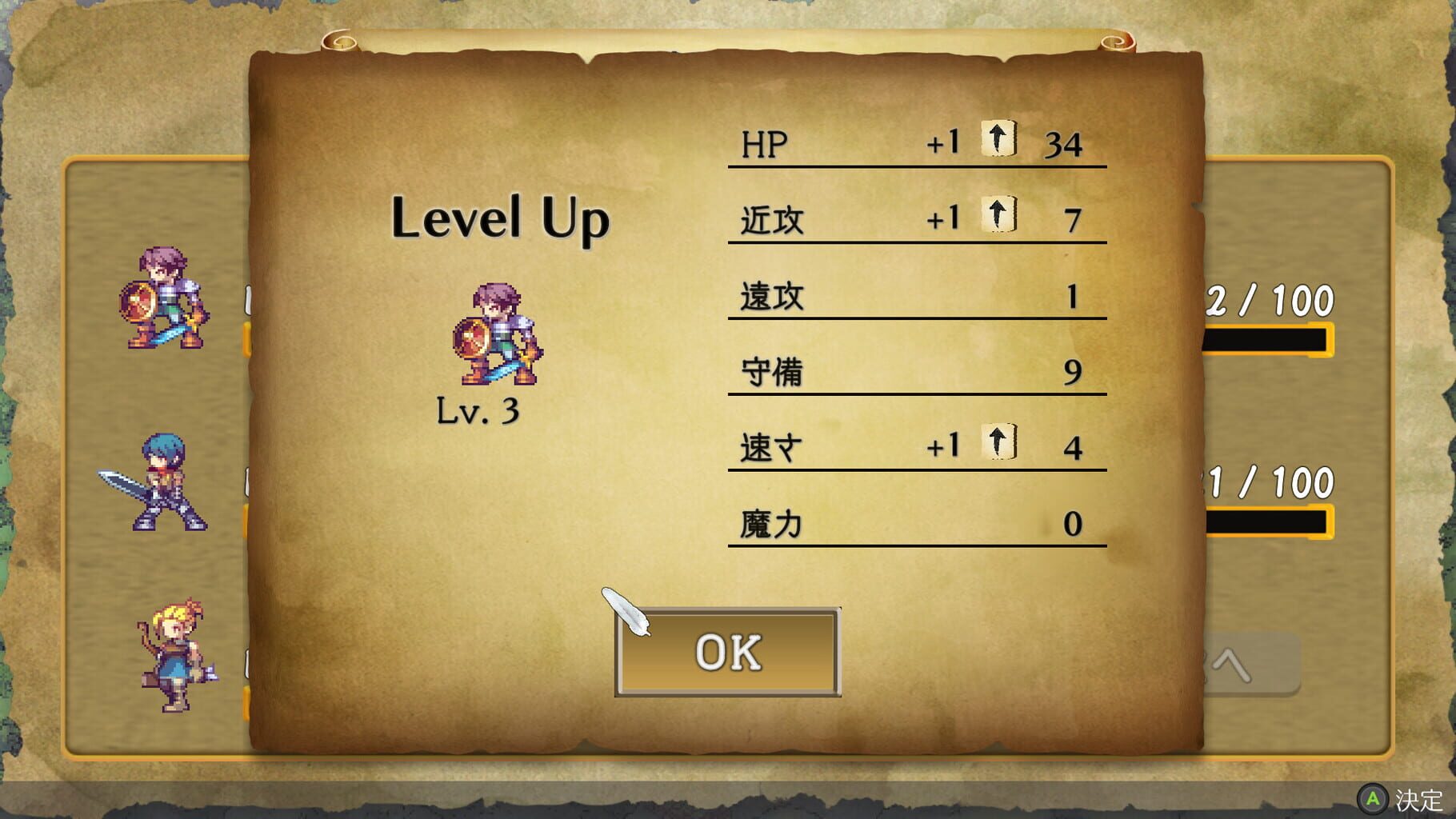This screenshot has width=1456, height=819.
Task: Expand the left scroll curl decoration
Action: [x=339, y=38]
